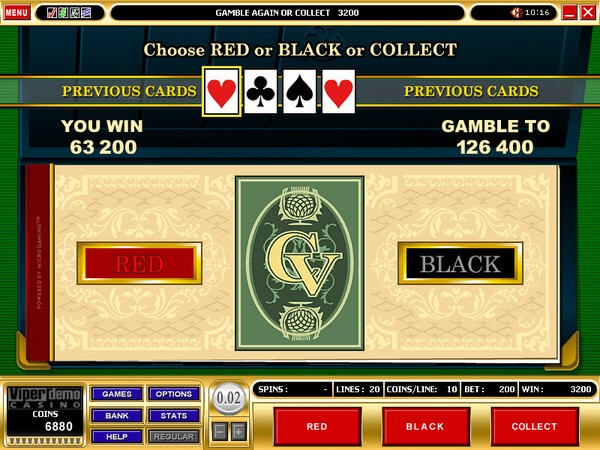
Task: Increase coin size with the plus button
Action: [238, 431]
